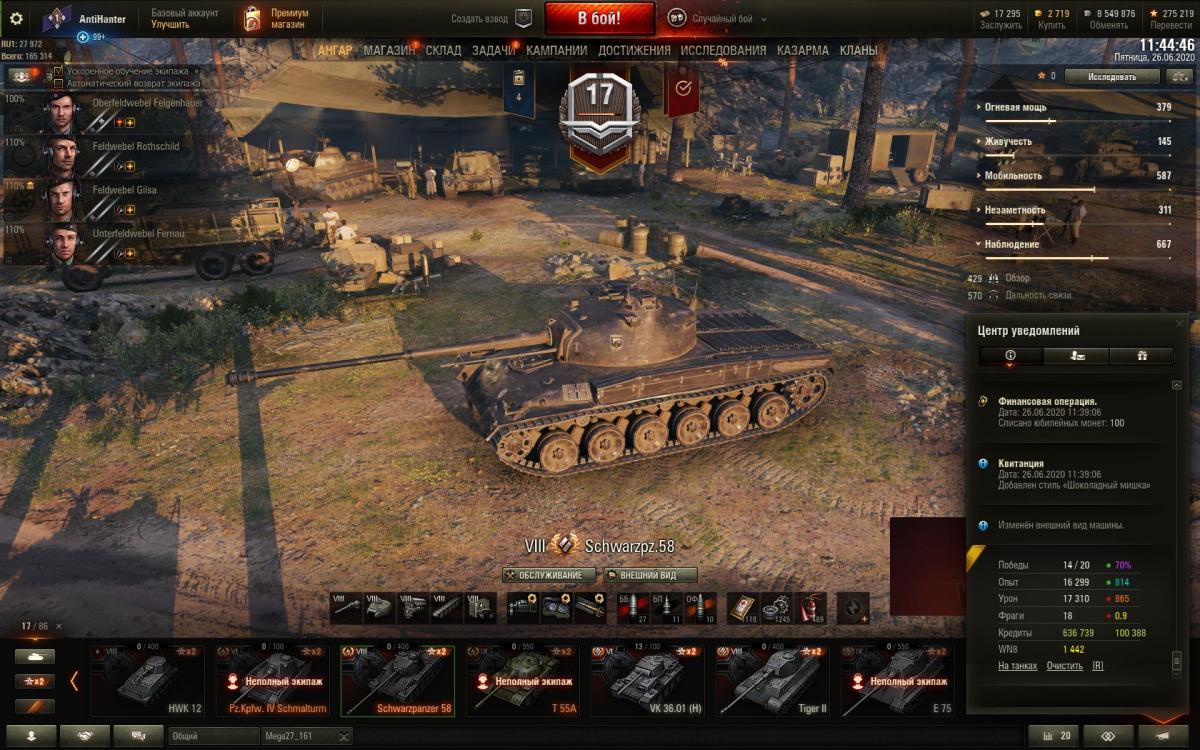Show the КЛАНЫ tab
1200x750 pixels.
[858, 50]
